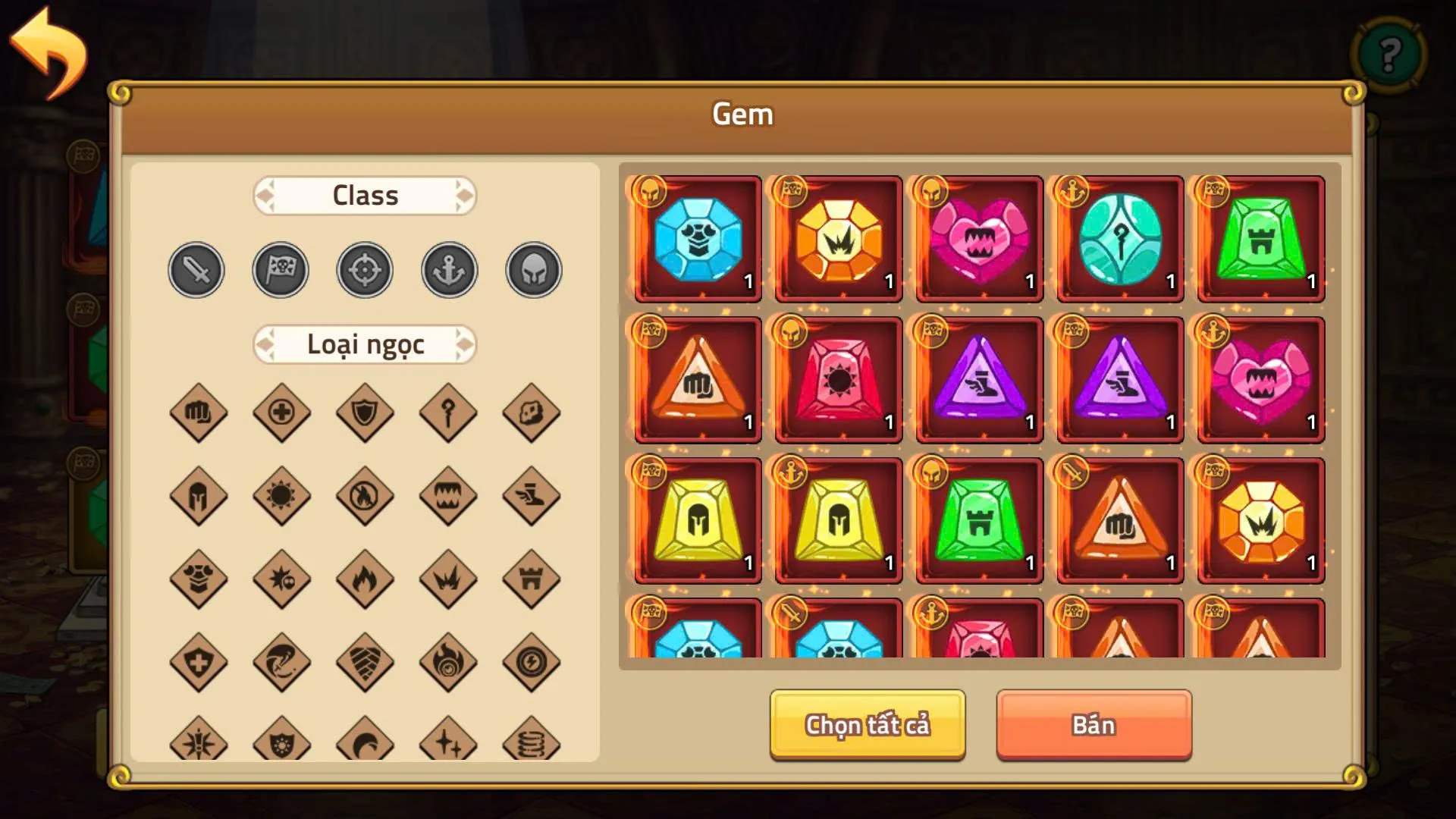Open the left arrow on Loại ngọc header
The height and width of the screenshot is (819, 1456).
click(265, 344)
